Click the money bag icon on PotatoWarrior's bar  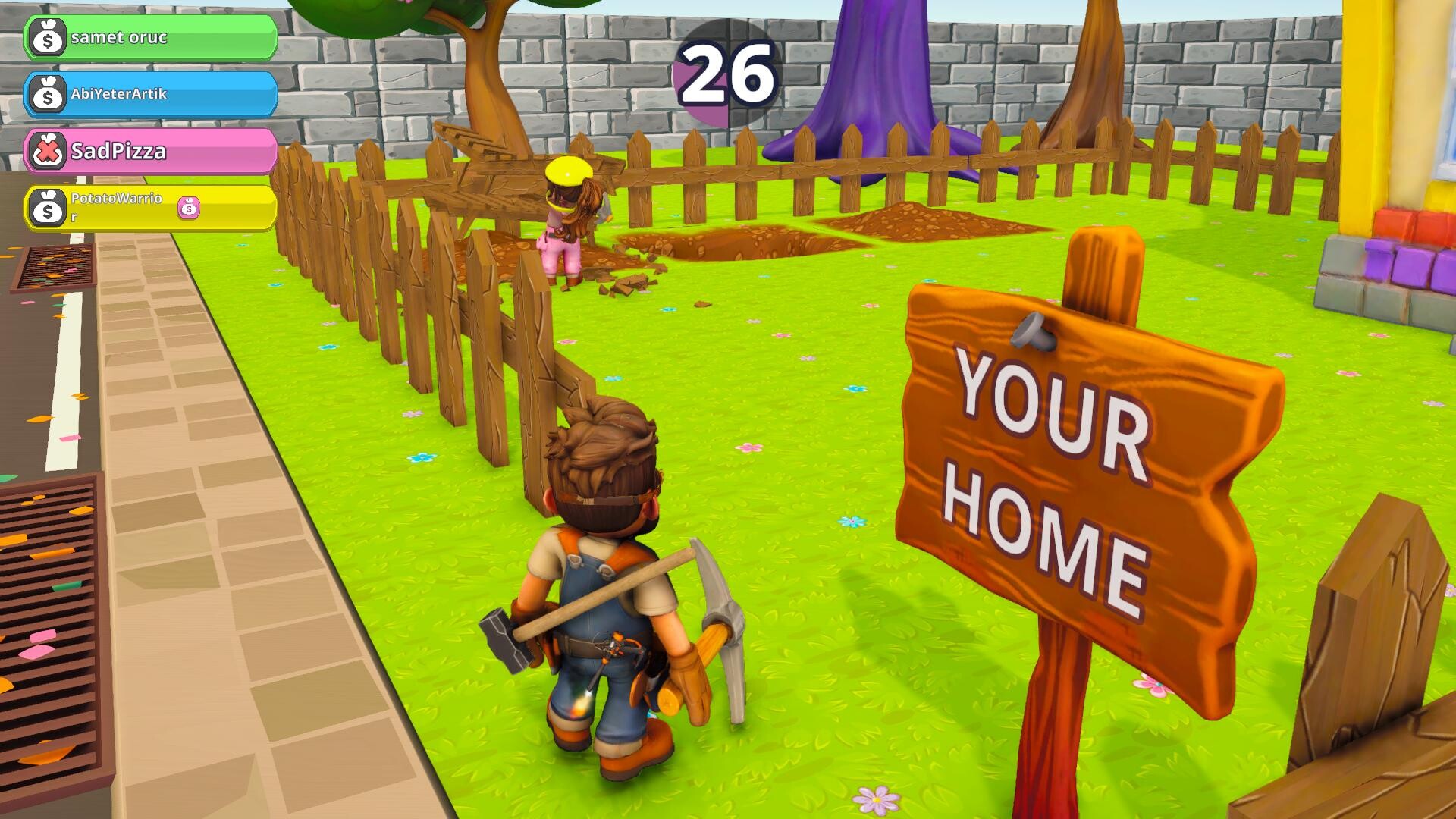(x=47, y=208)
